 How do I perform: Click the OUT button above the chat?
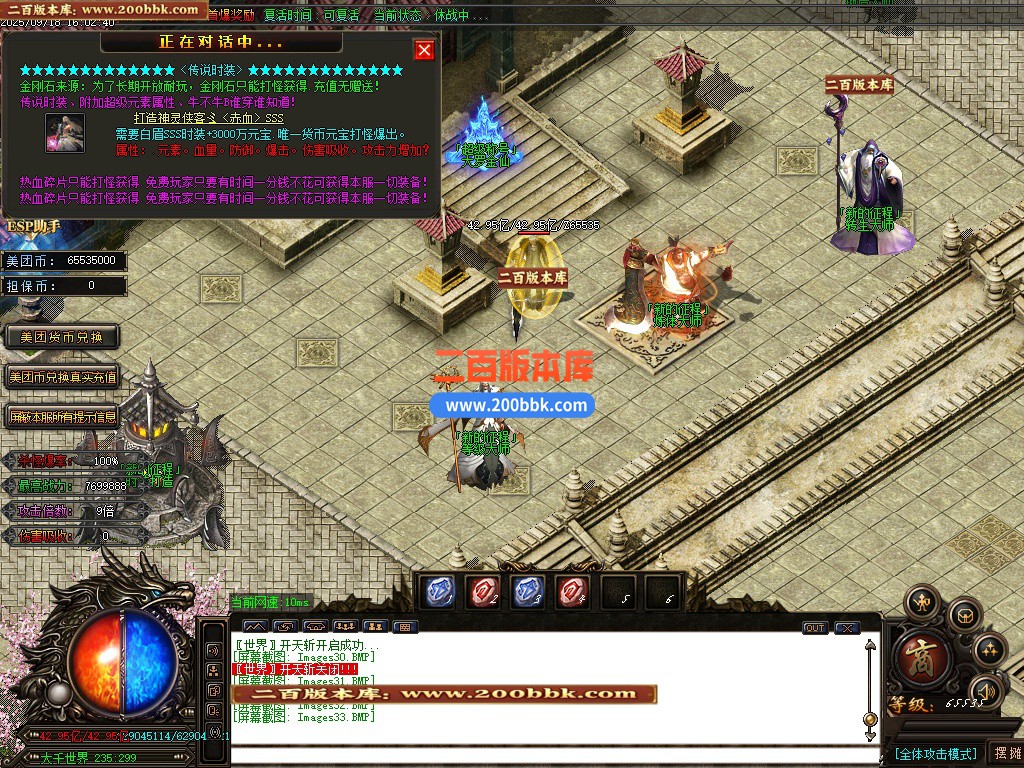tap(815, 628)
